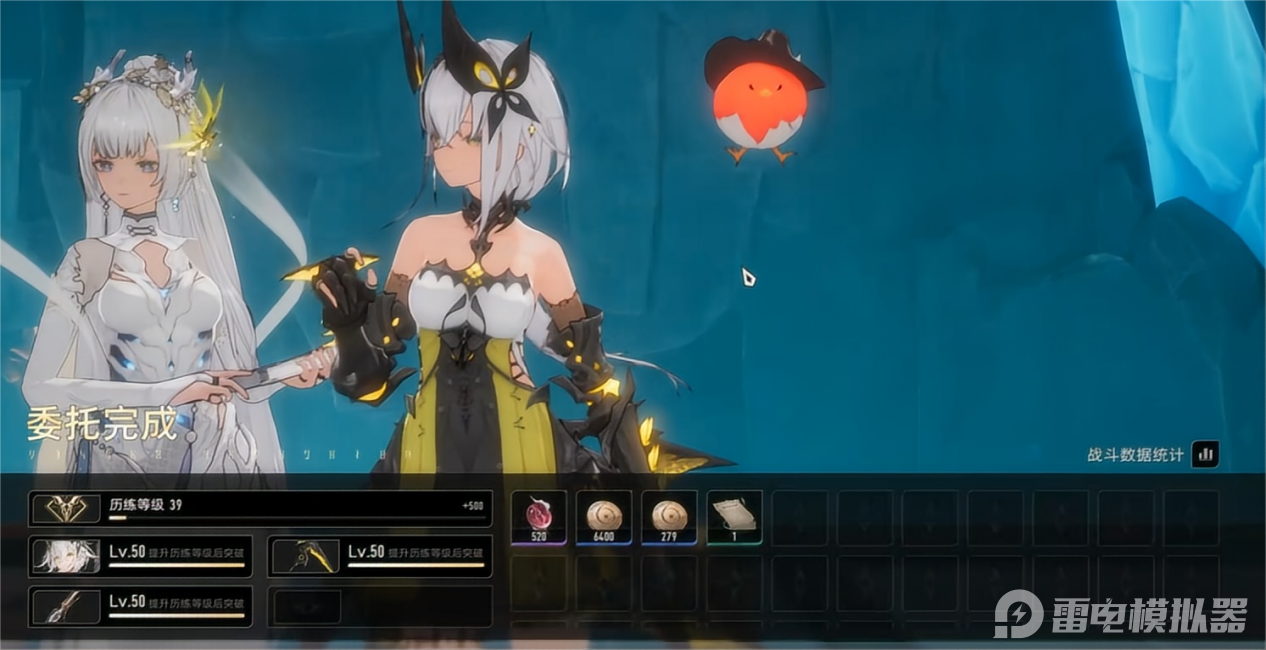Click the 历练等级 39 emblem icon

pos(66,509)
